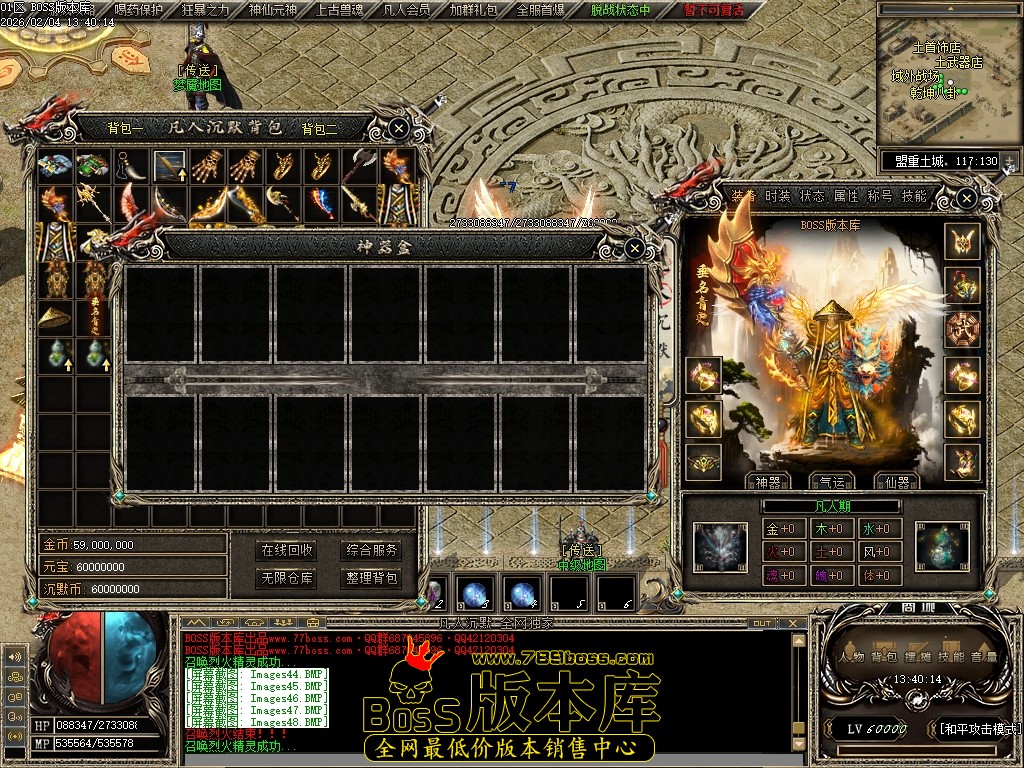Select the 神仙元神 menu entry
The height and width of the screenshot is (768, 1024).
click(x=272, y=10)
